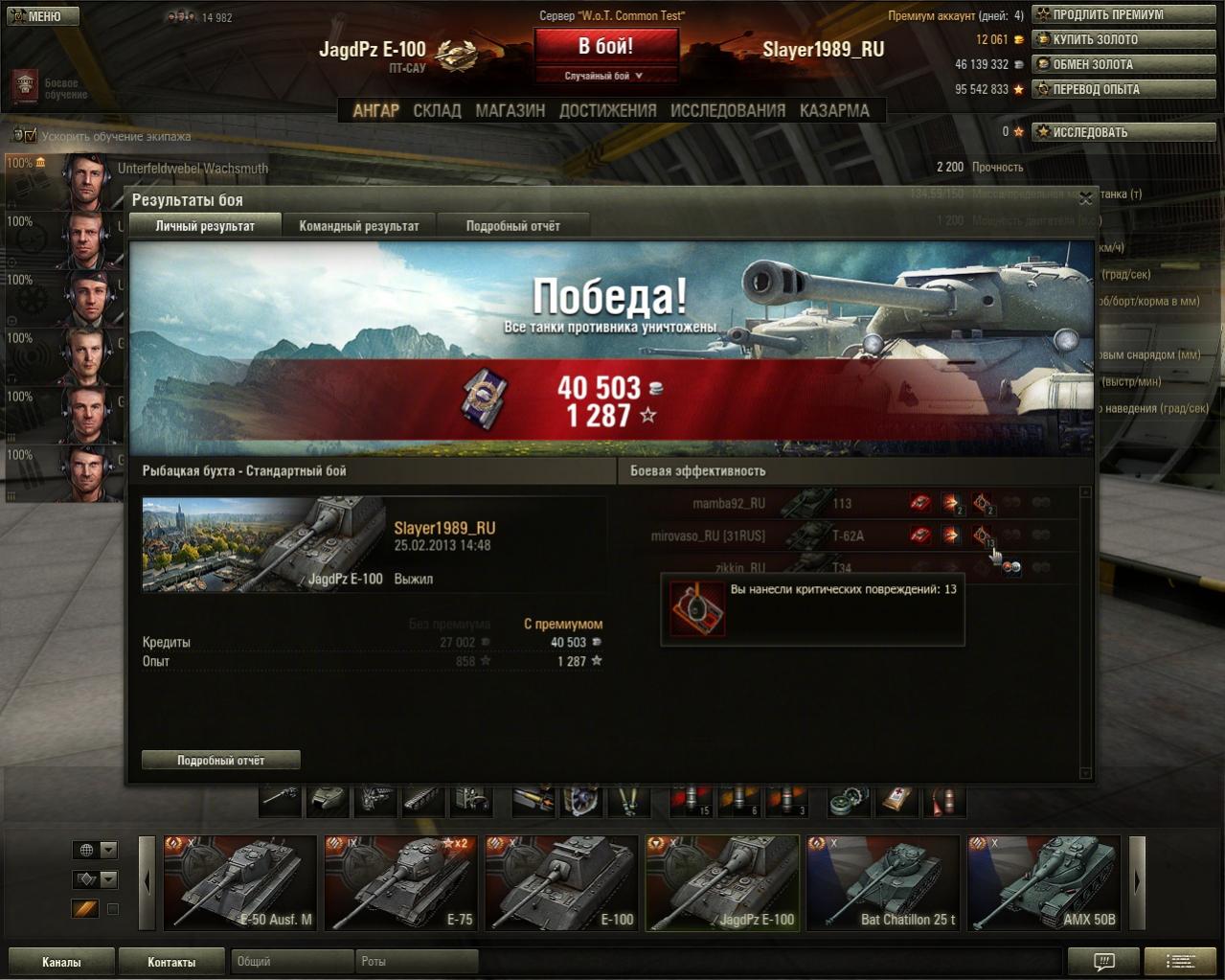This screenshot has height=980, width=1225.
Task: Start the battle with В бой!
Action: click(605, 46)
